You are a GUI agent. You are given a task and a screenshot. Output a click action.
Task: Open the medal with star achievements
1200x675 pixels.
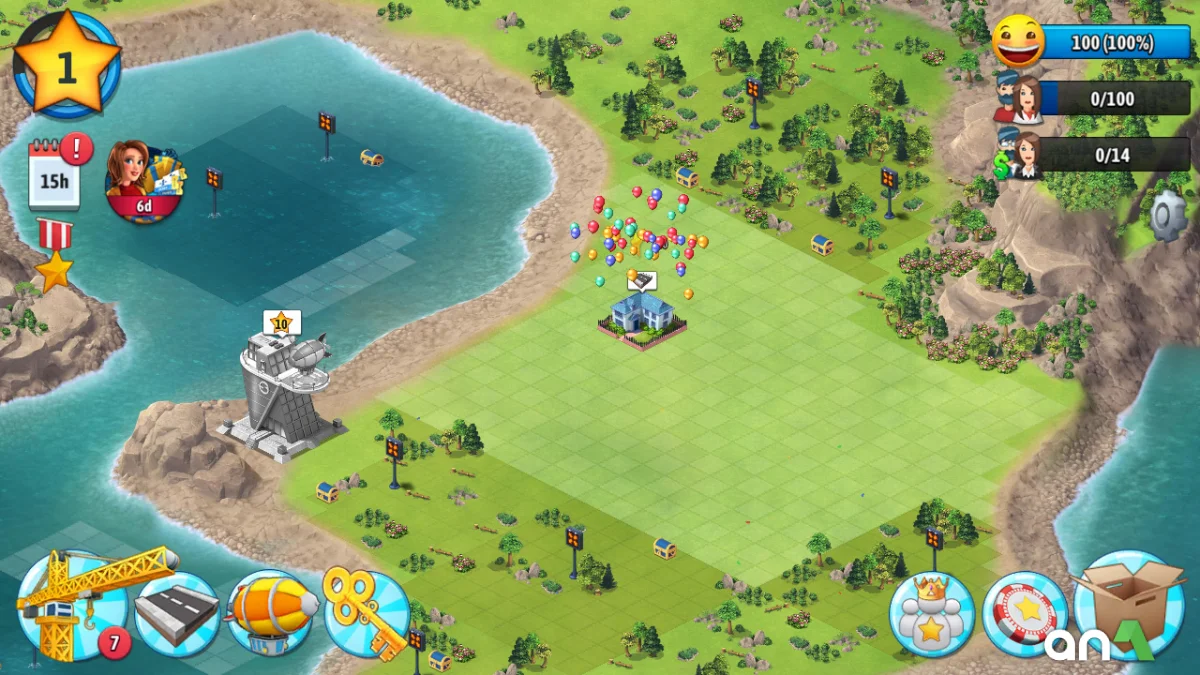tap(54, 255)
